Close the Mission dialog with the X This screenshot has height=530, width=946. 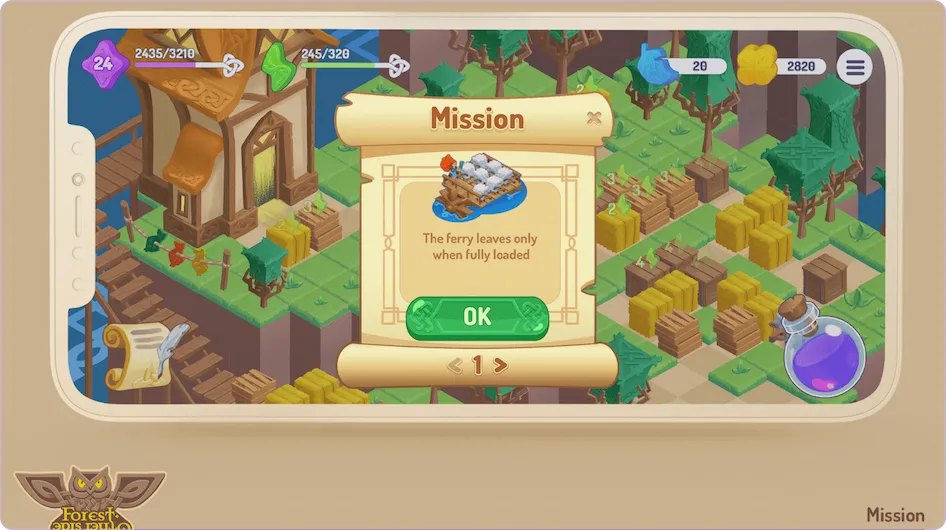594,118
